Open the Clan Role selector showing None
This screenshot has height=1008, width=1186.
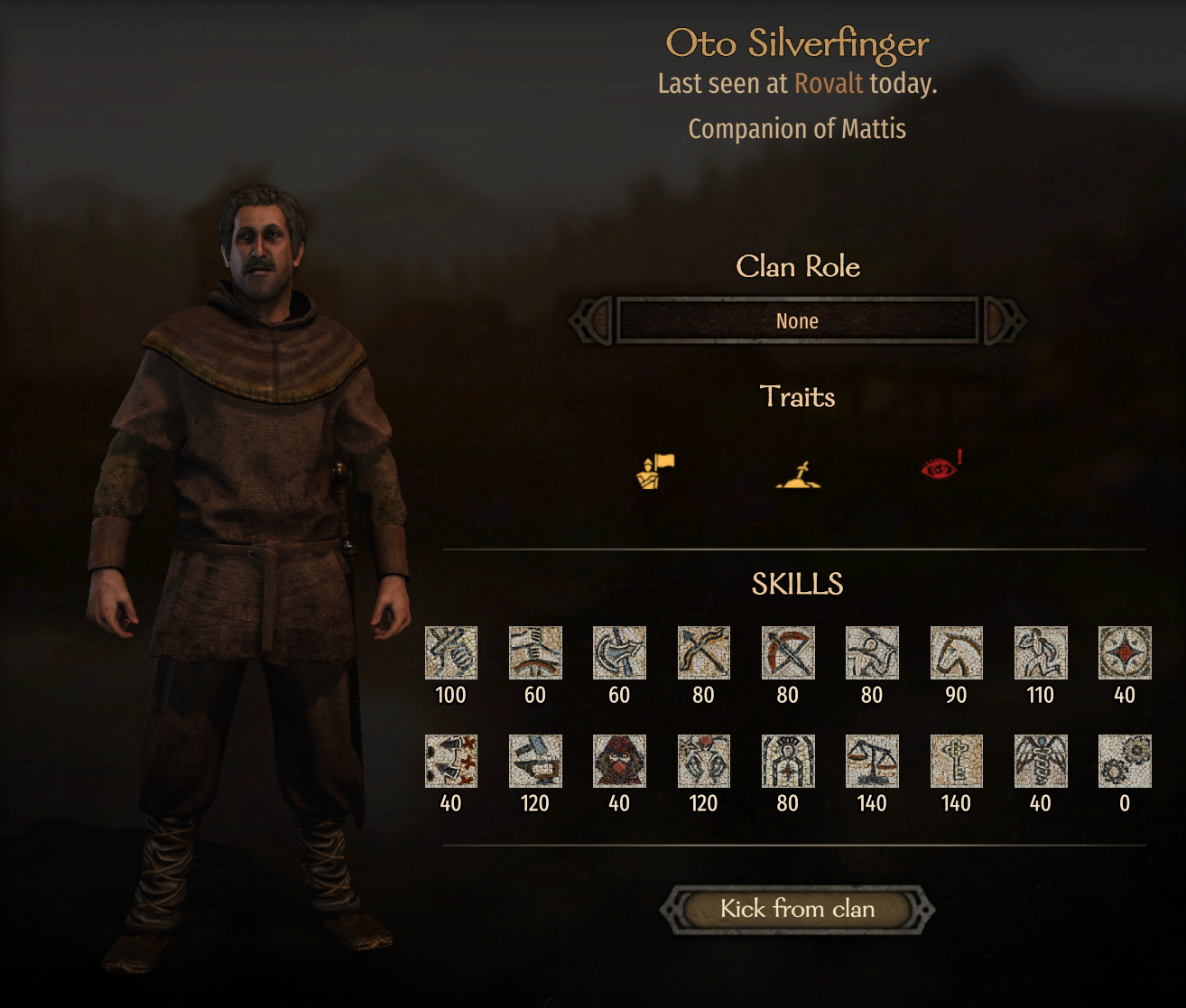pyautogui.click(x=797, y=321)
